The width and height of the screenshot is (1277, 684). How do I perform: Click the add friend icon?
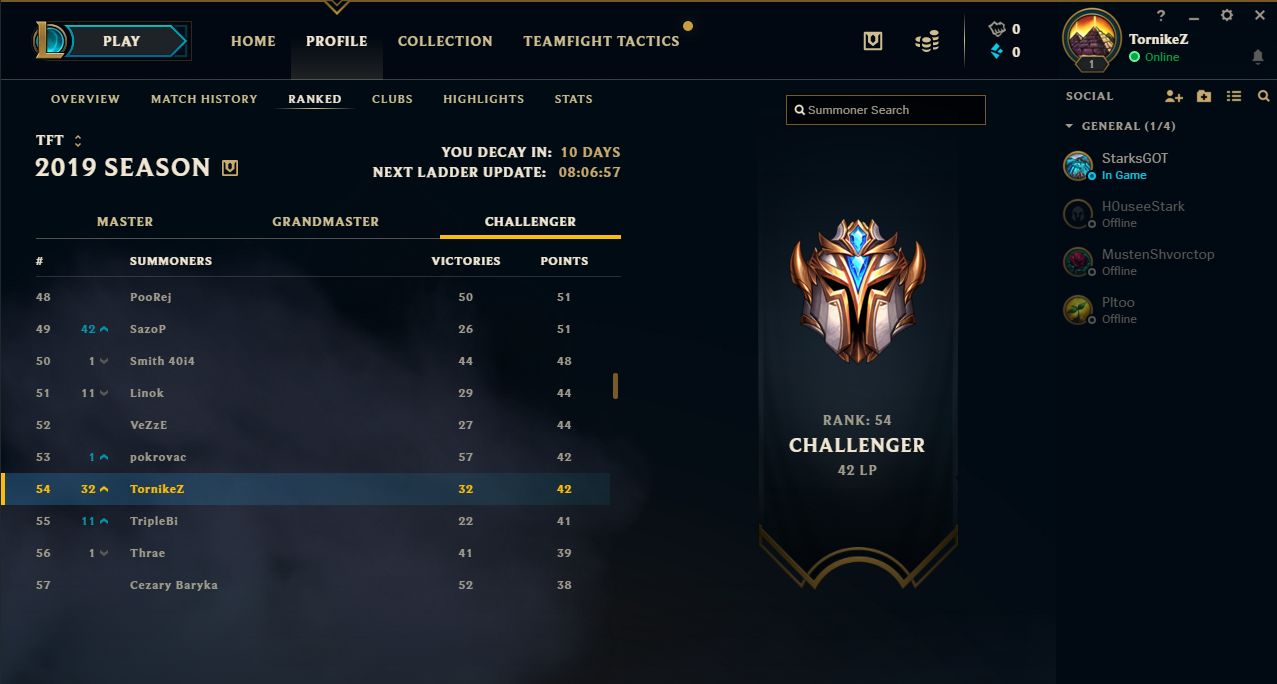pyautogui.click(x=1174, y=96)
